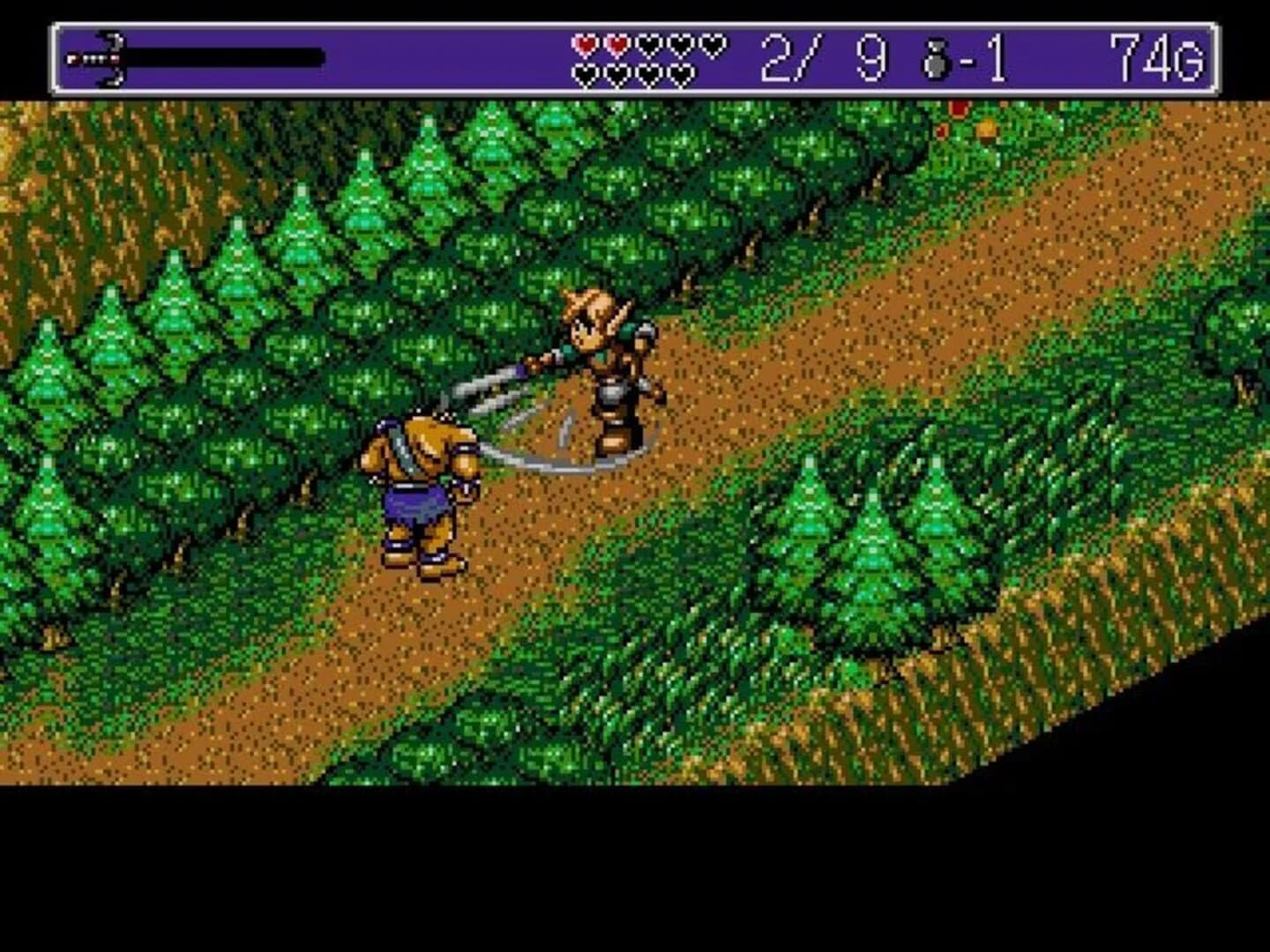The image size is (1270, 952).
Task: Toggle the rightmost heart in the bottom row
Action: 679,75
